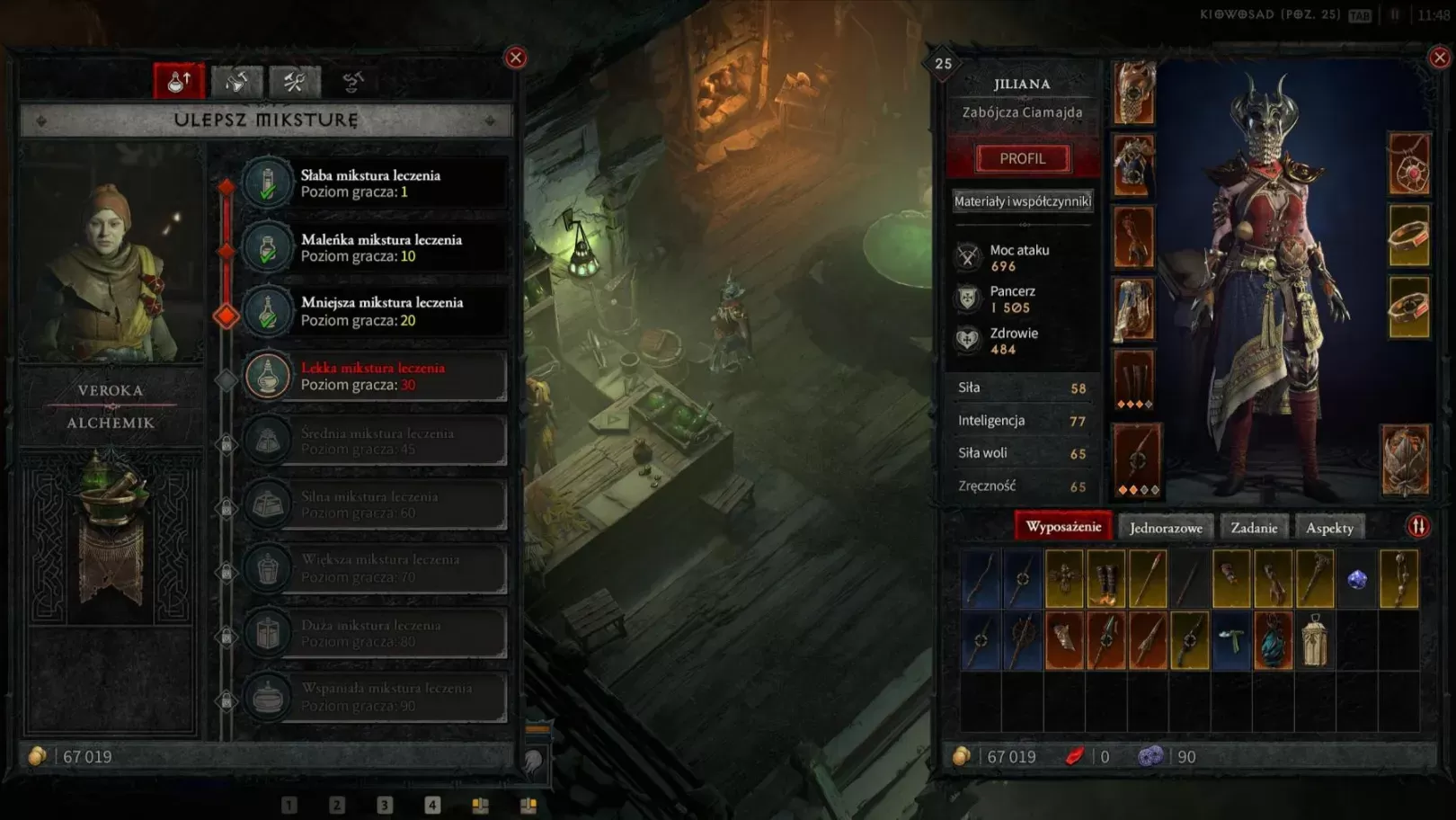Open the PROFIL character profile
The height and width of the screenshot is (820, 1456).
click(1023, 159)
